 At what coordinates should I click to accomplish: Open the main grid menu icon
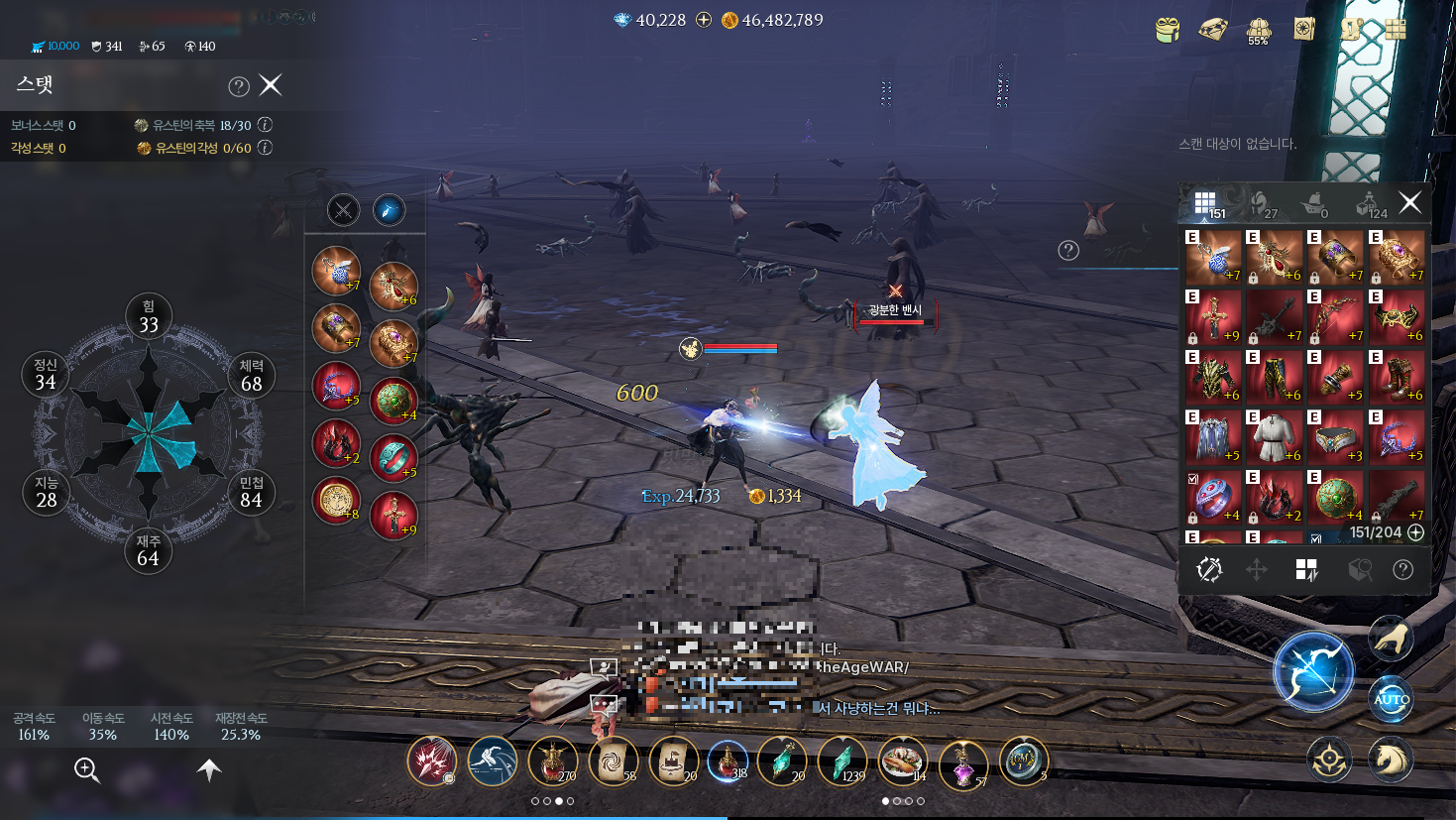tap(1396, 29)
